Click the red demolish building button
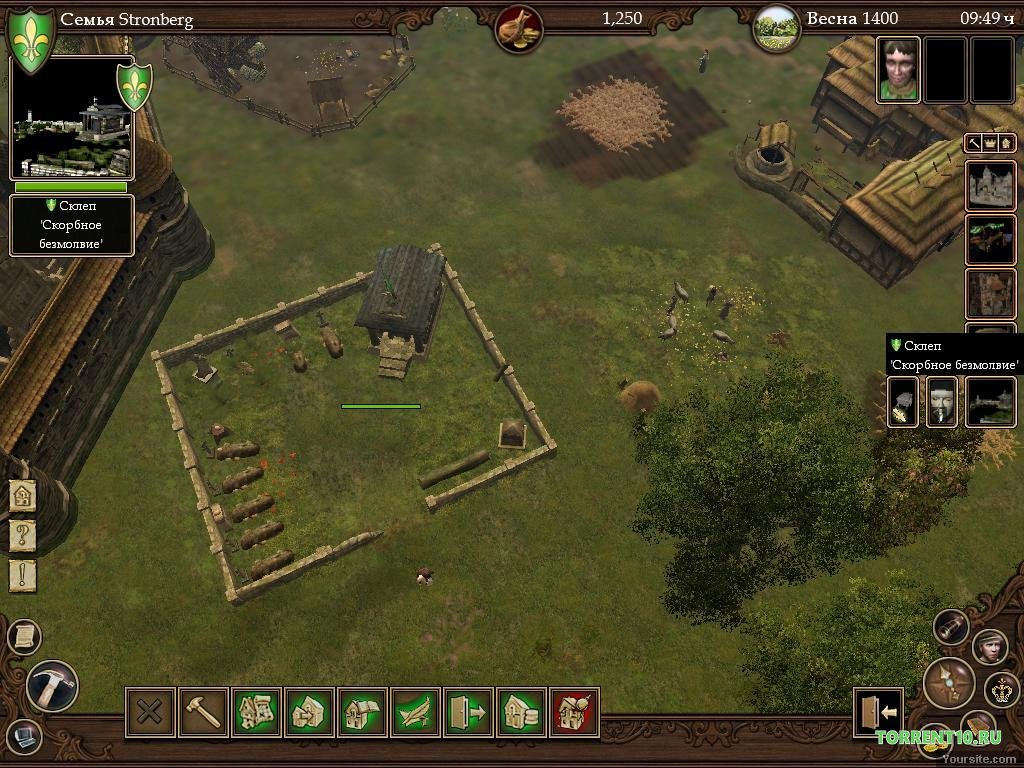Screen dimensions: 1024x768 pos(574,712)
